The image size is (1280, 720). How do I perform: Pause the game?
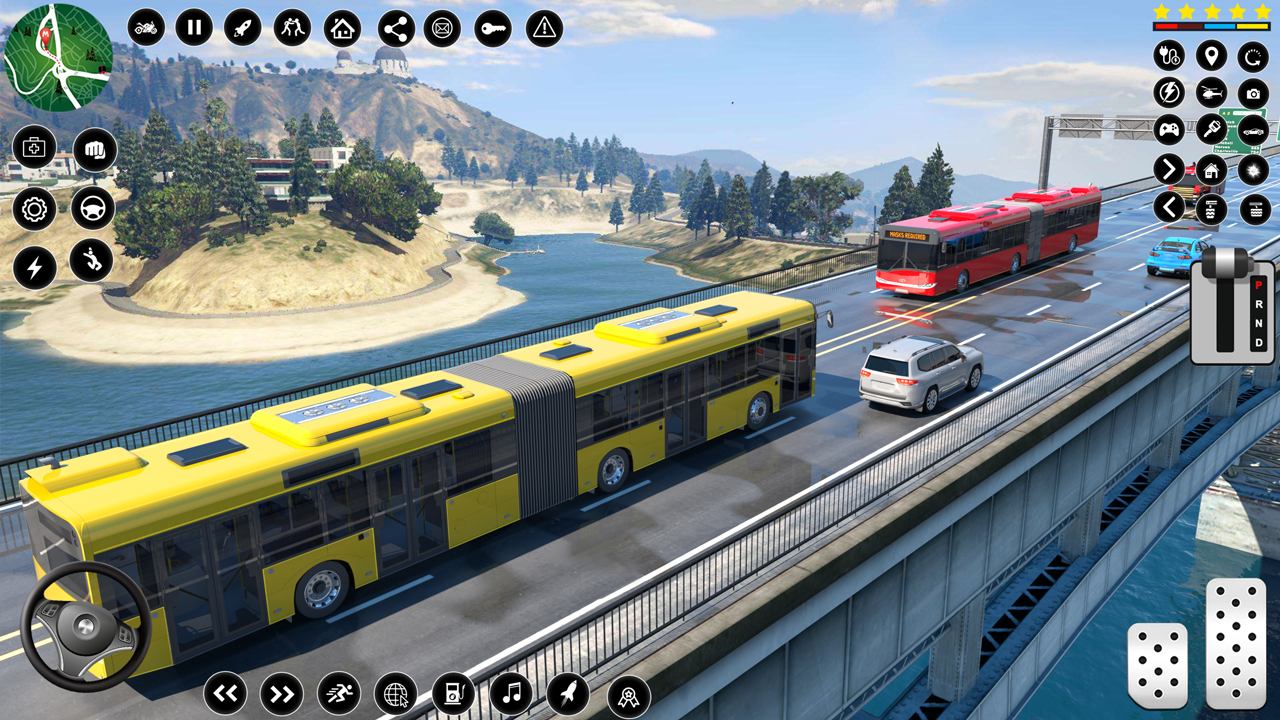point(195,28)
